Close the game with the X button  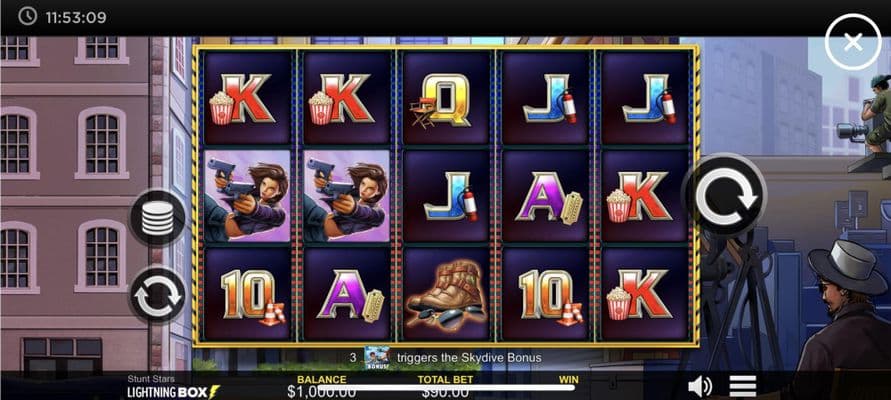click(852, 42)
